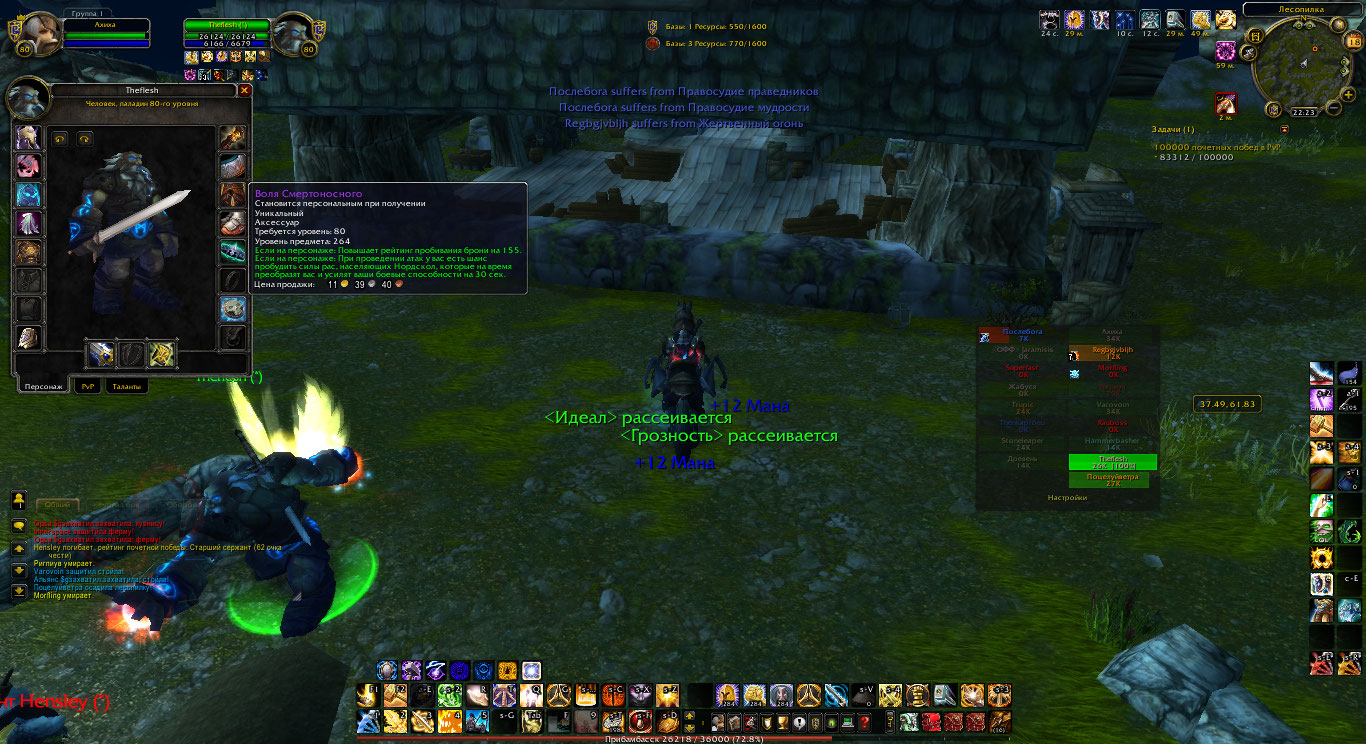Track the 100000 почетных побед achievement objective
Viewport: 1366px width, 744px height.
tap(1216, 147)
